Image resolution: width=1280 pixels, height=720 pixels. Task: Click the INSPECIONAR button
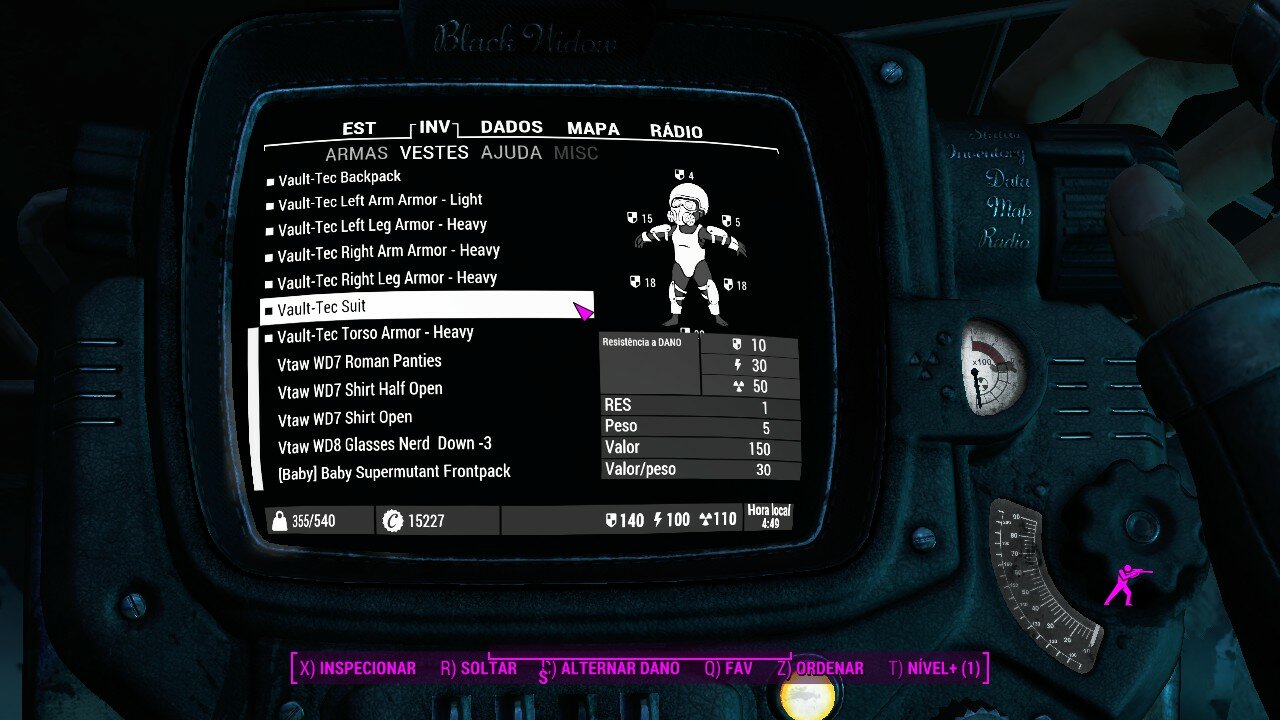[x=356, y=669]
